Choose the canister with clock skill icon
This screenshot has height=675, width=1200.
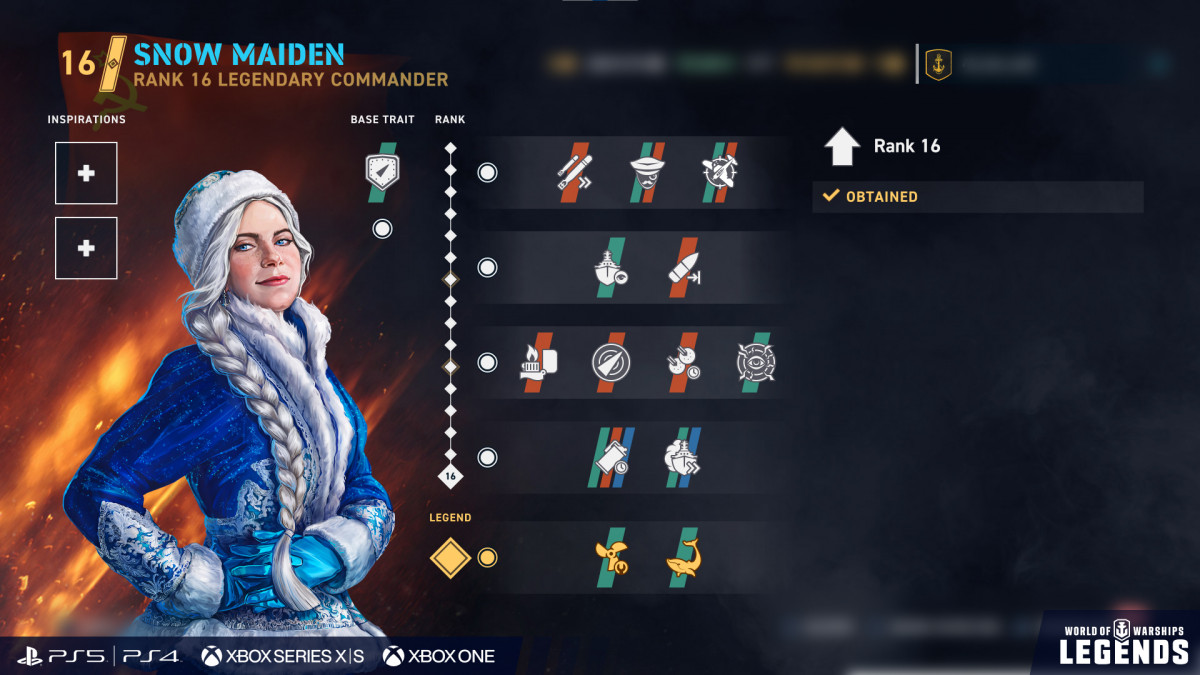(x=611, y=457)
